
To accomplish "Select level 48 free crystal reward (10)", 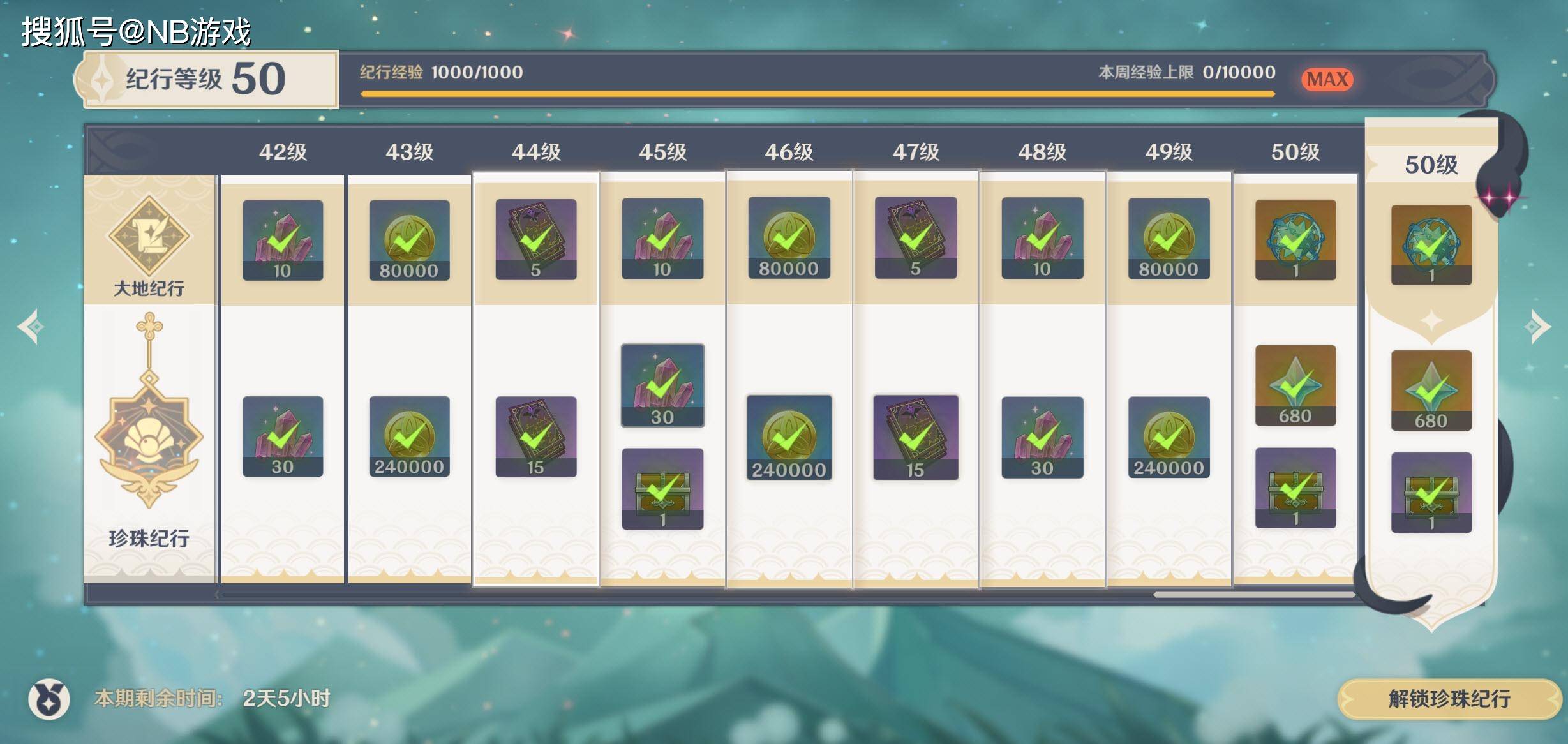I will 1042,238.
